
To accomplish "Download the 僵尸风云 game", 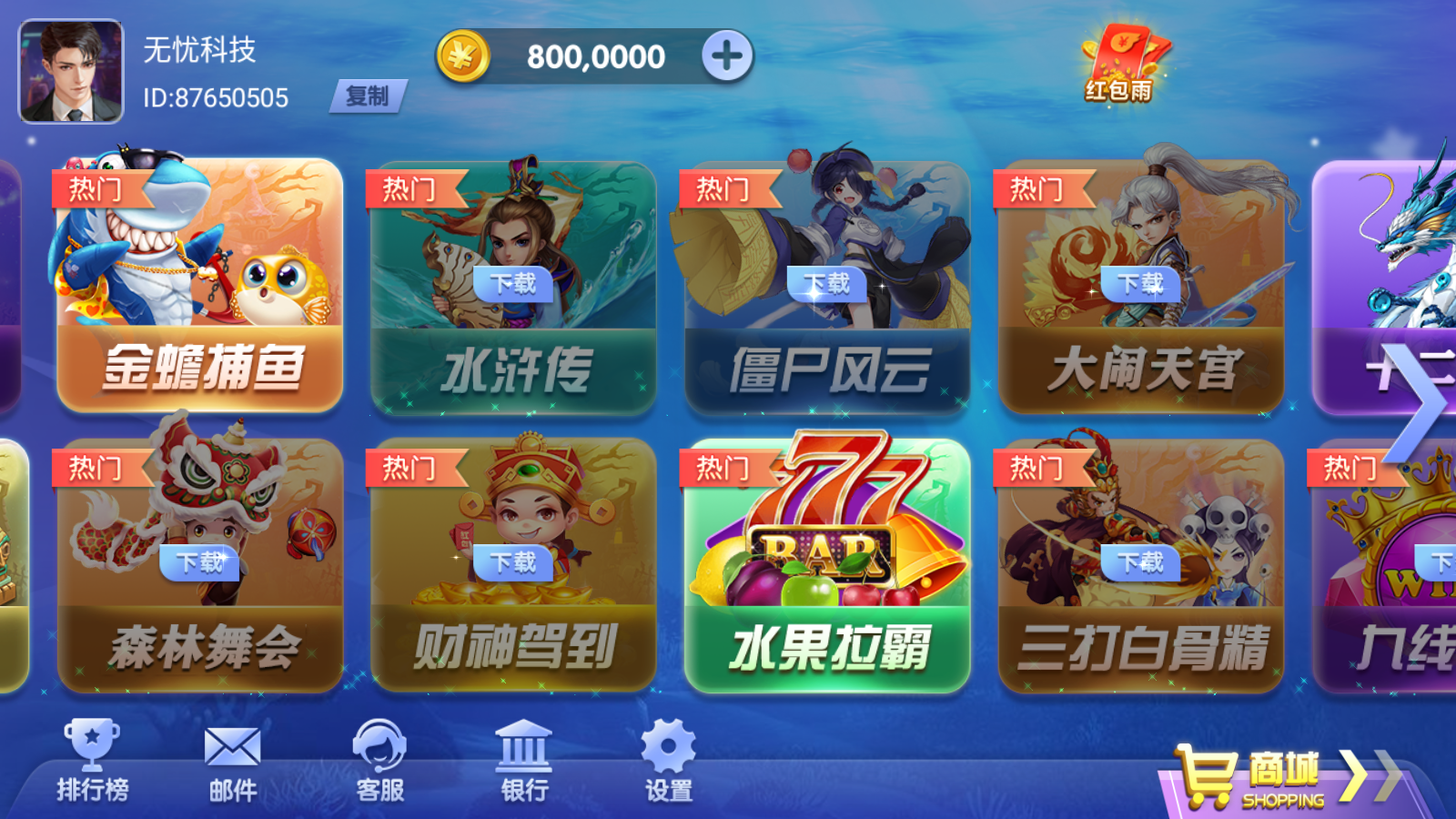I will [x=828, y=285].
